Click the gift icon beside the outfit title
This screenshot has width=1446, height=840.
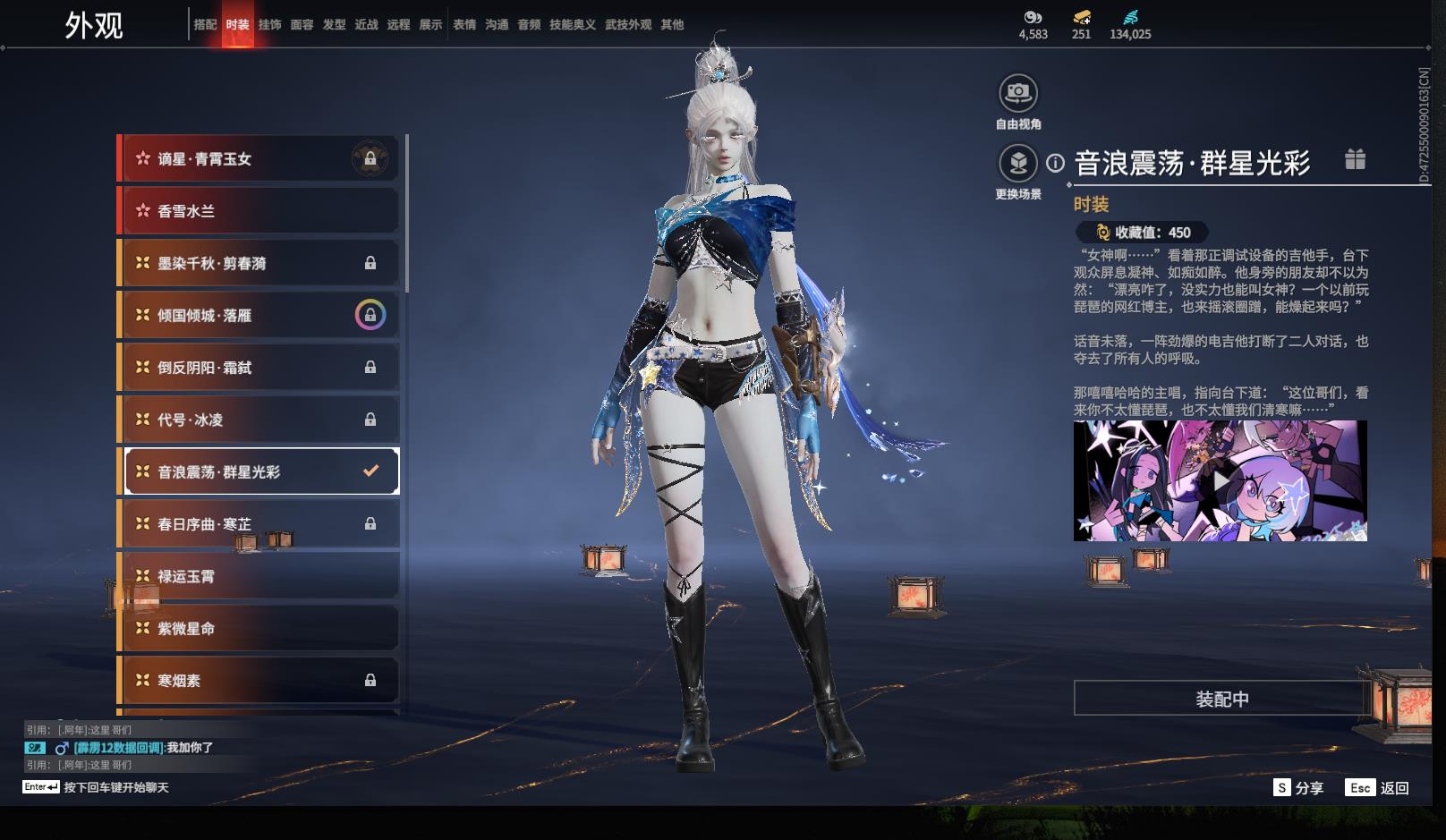[1355, 160]
